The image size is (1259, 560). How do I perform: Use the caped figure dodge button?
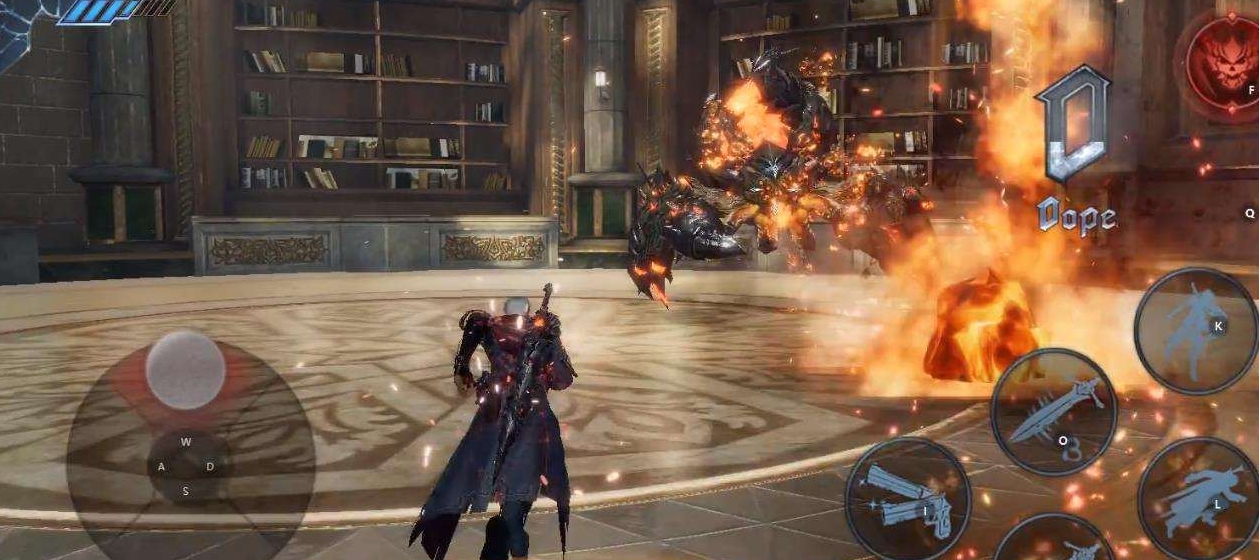point(1198,500)
